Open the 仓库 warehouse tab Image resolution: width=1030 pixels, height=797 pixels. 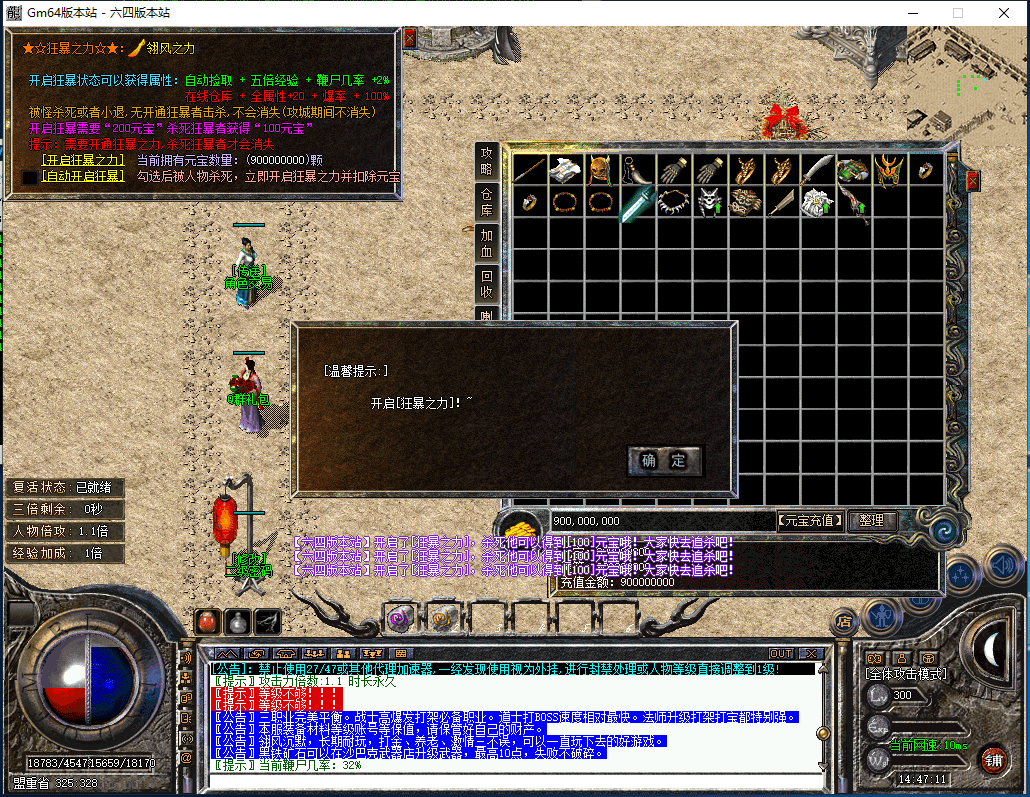point(487,200)
